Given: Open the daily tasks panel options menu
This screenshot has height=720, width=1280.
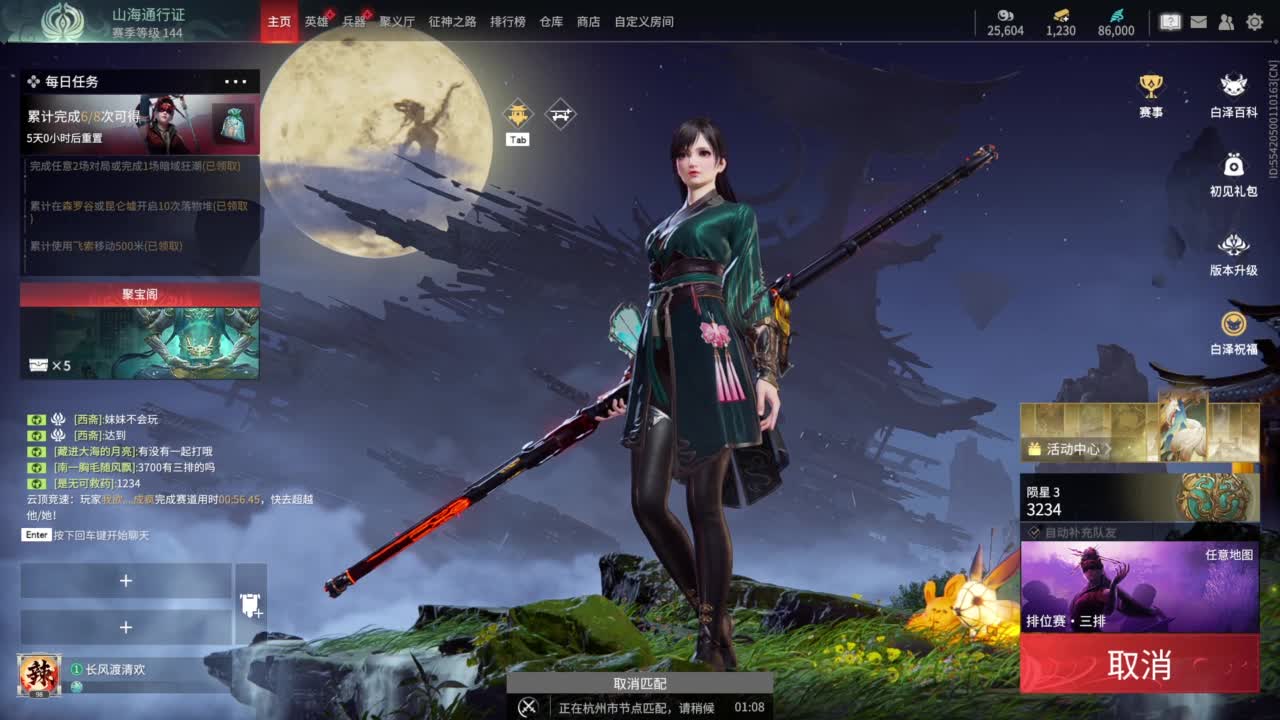Looking at the screenshot, I should [x=236, y=81].
